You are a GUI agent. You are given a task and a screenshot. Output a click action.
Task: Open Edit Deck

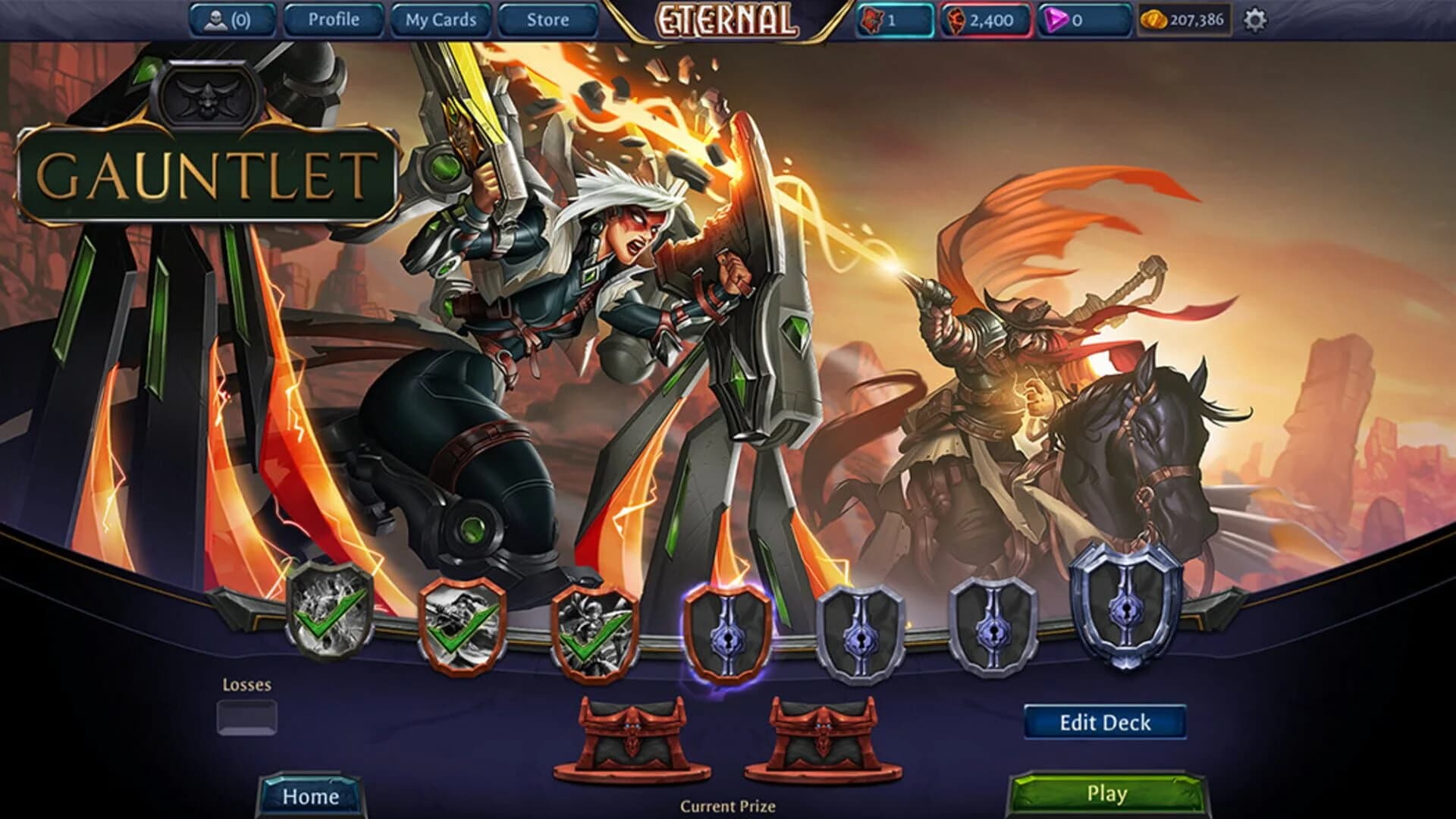click(x=1105, y=723)
